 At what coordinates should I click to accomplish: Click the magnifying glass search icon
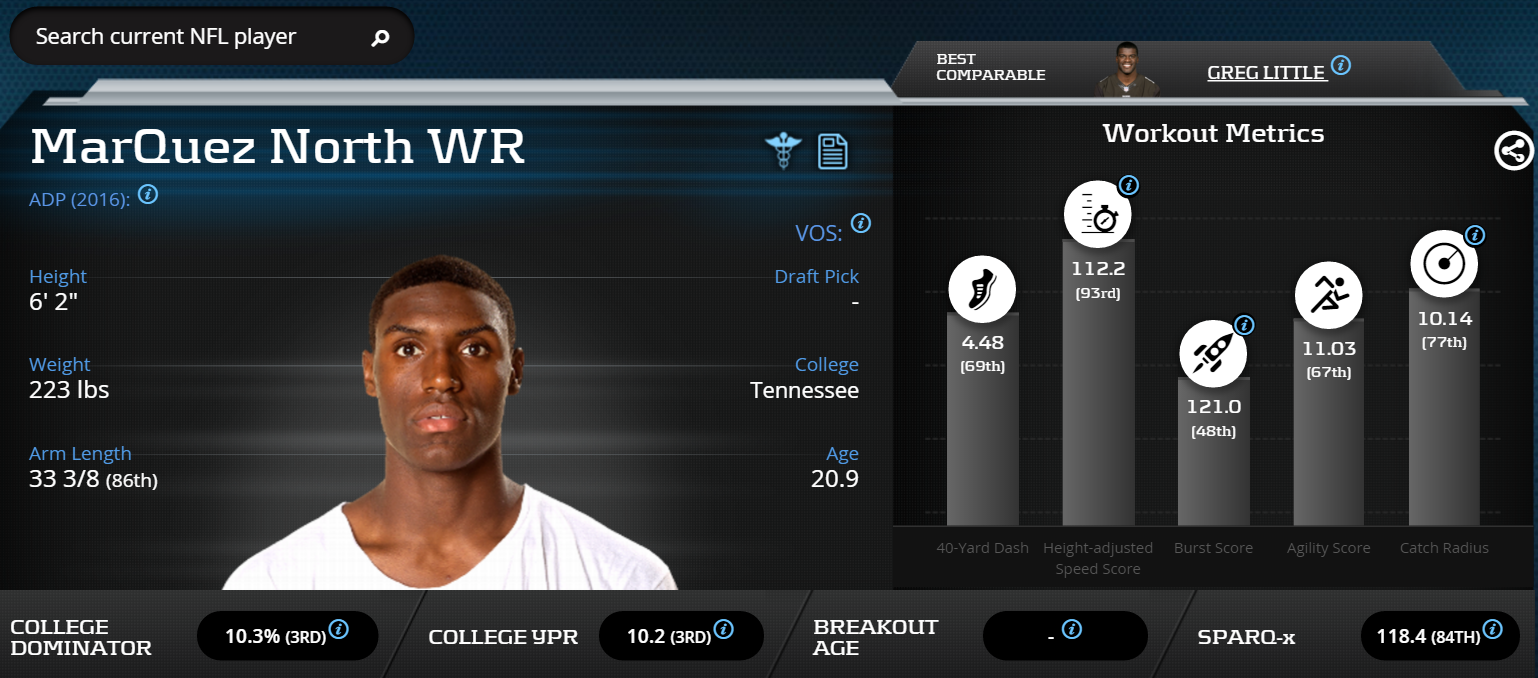pyautogui.click(x=380, y=39)
